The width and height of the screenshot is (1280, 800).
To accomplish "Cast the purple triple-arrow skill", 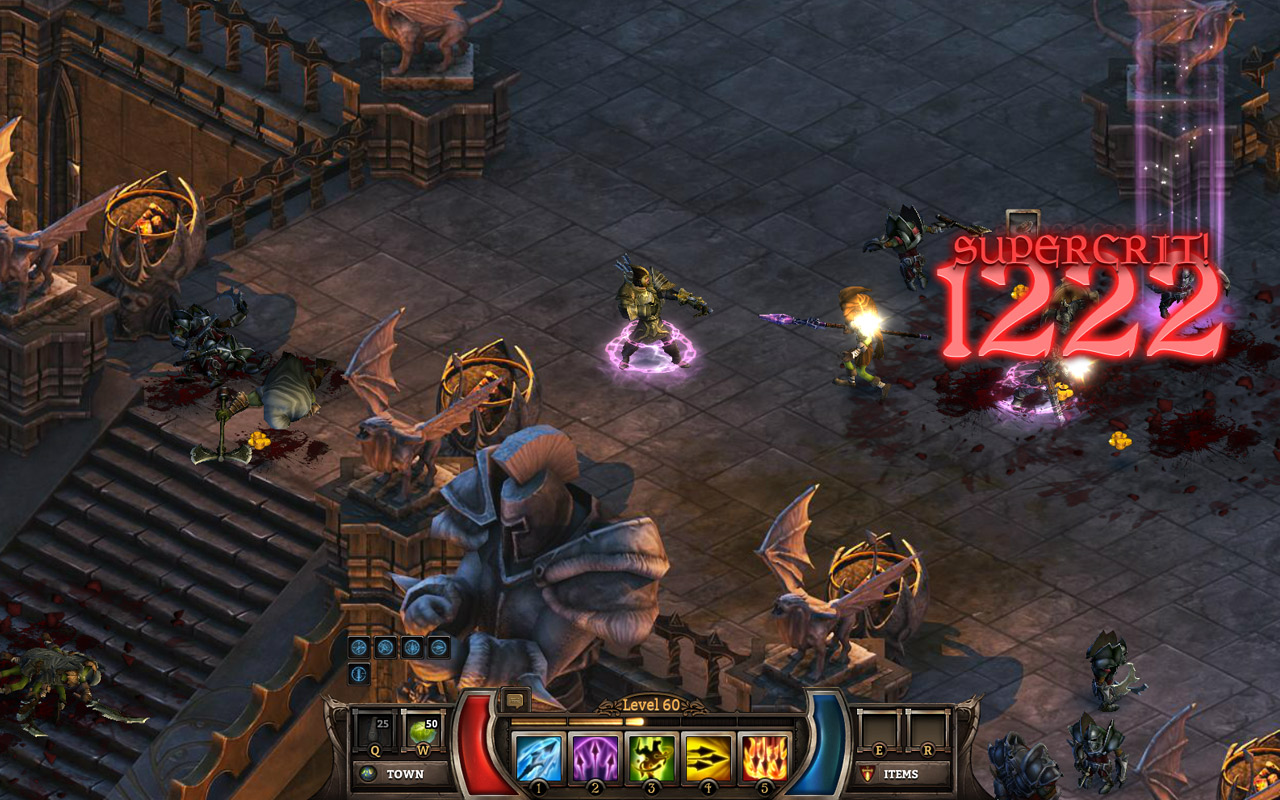I will point(594,757).
